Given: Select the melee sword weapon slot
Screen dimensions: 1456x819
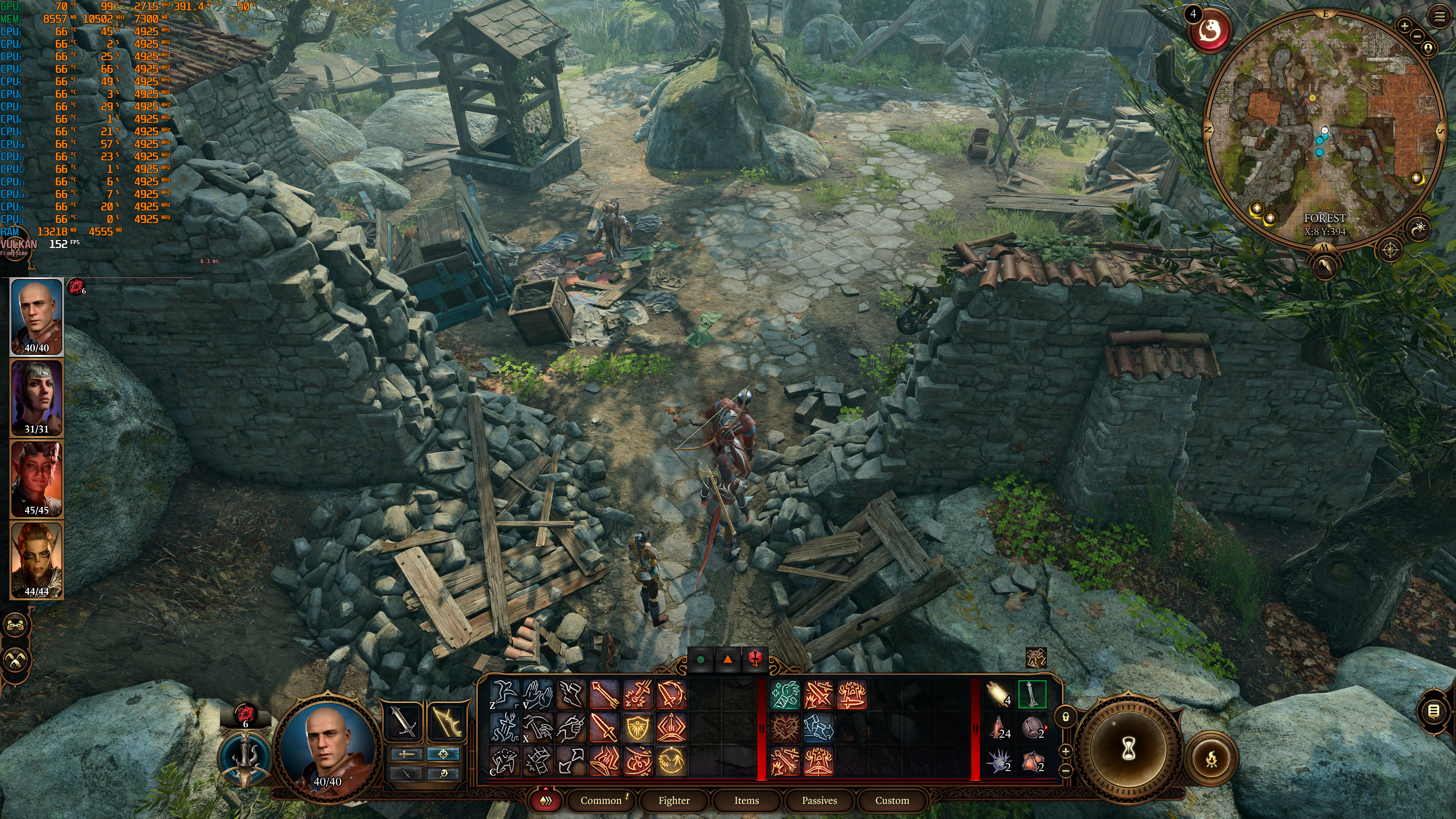Looking at the screenshot, I should pos(403,721).
